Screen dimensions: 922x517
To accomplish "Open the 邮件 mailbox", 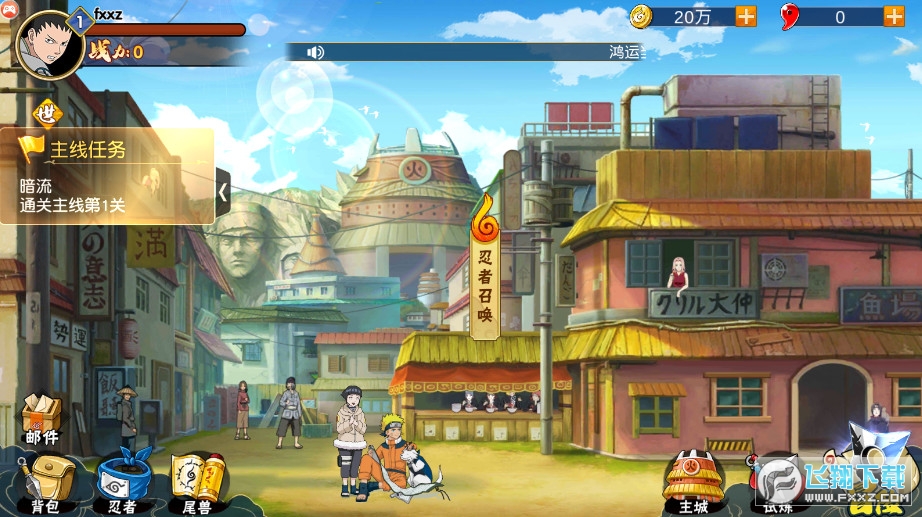I will click(x=42, y=418).
